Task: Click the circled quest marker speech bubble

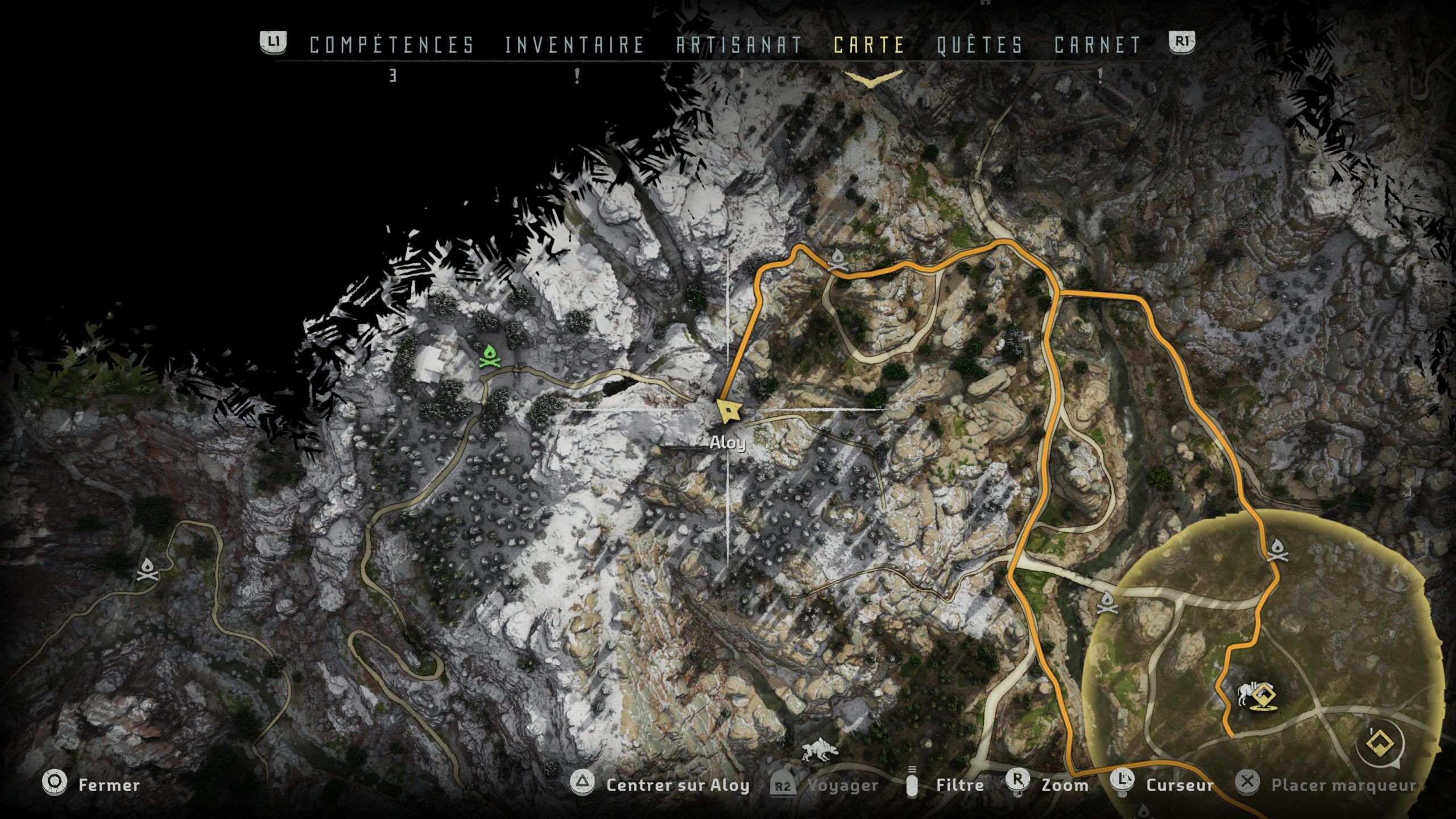Action: point(1380,743)
